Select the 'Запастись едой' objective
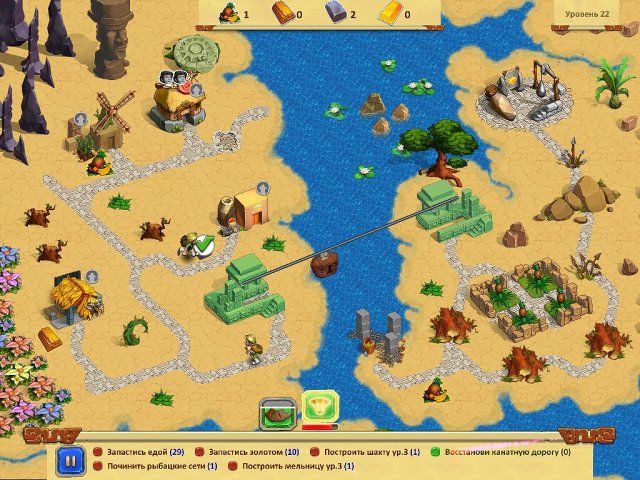 click(x=145, y=452)
